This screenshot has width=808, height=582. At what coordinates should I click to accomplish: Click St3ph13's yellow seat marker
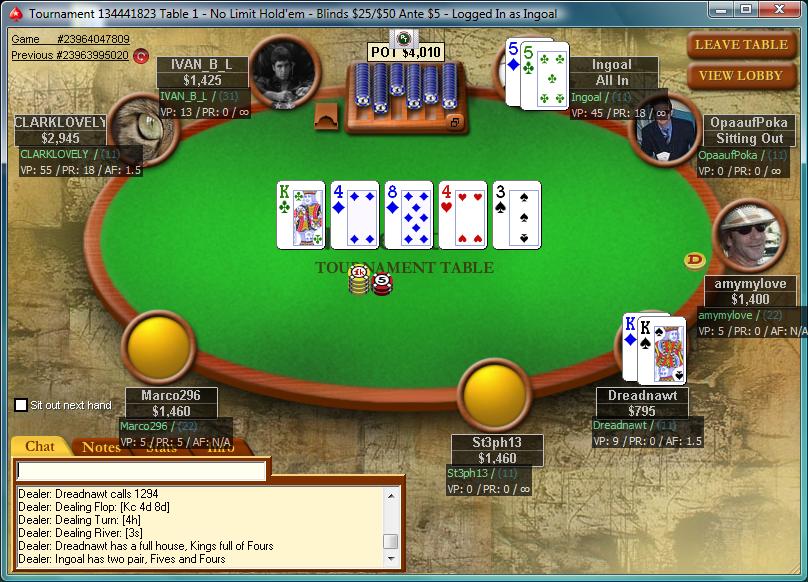[x=494, y=396]
